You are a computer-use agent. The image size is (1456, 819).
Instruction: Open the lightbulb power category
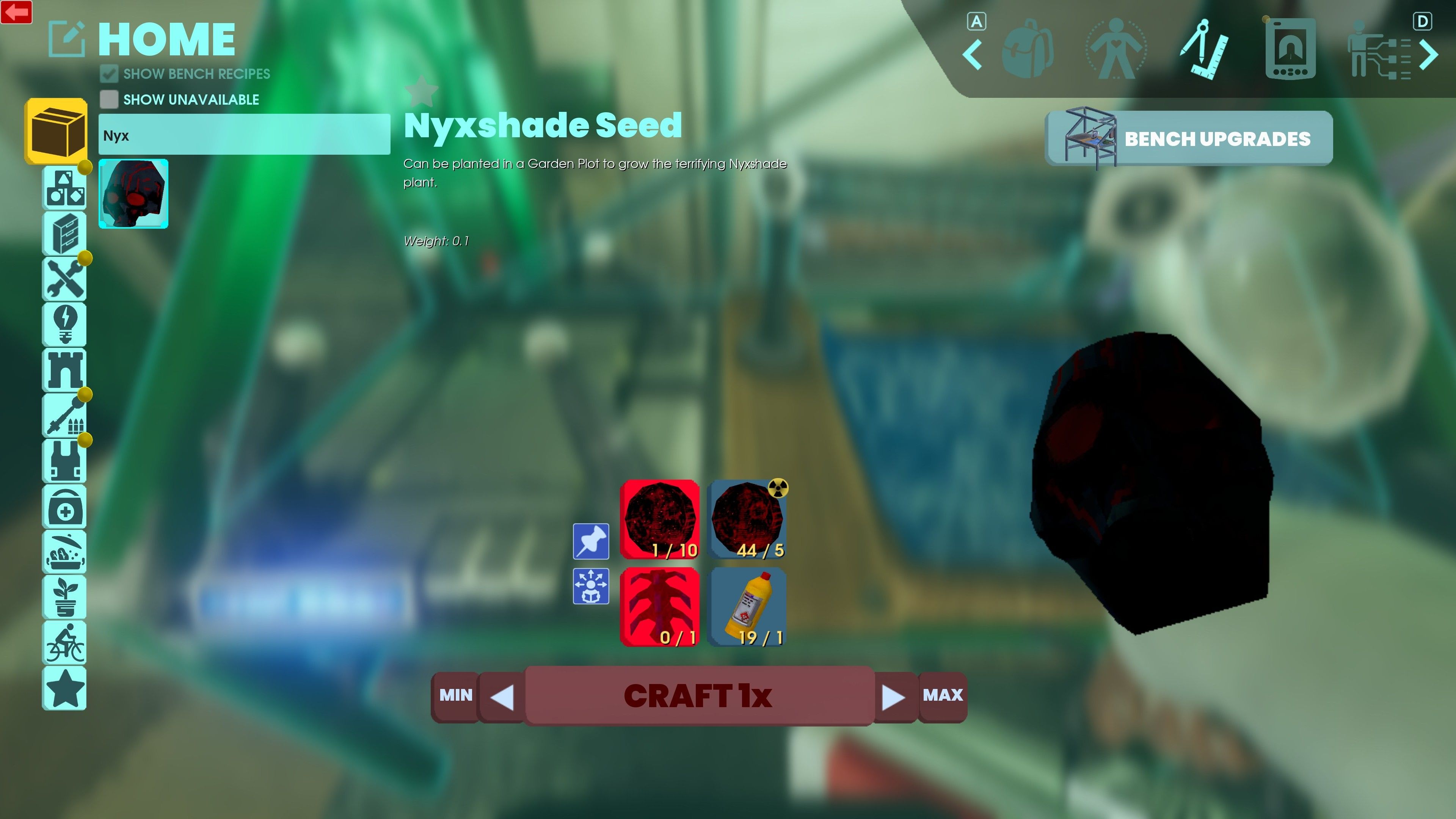(65, 324)
